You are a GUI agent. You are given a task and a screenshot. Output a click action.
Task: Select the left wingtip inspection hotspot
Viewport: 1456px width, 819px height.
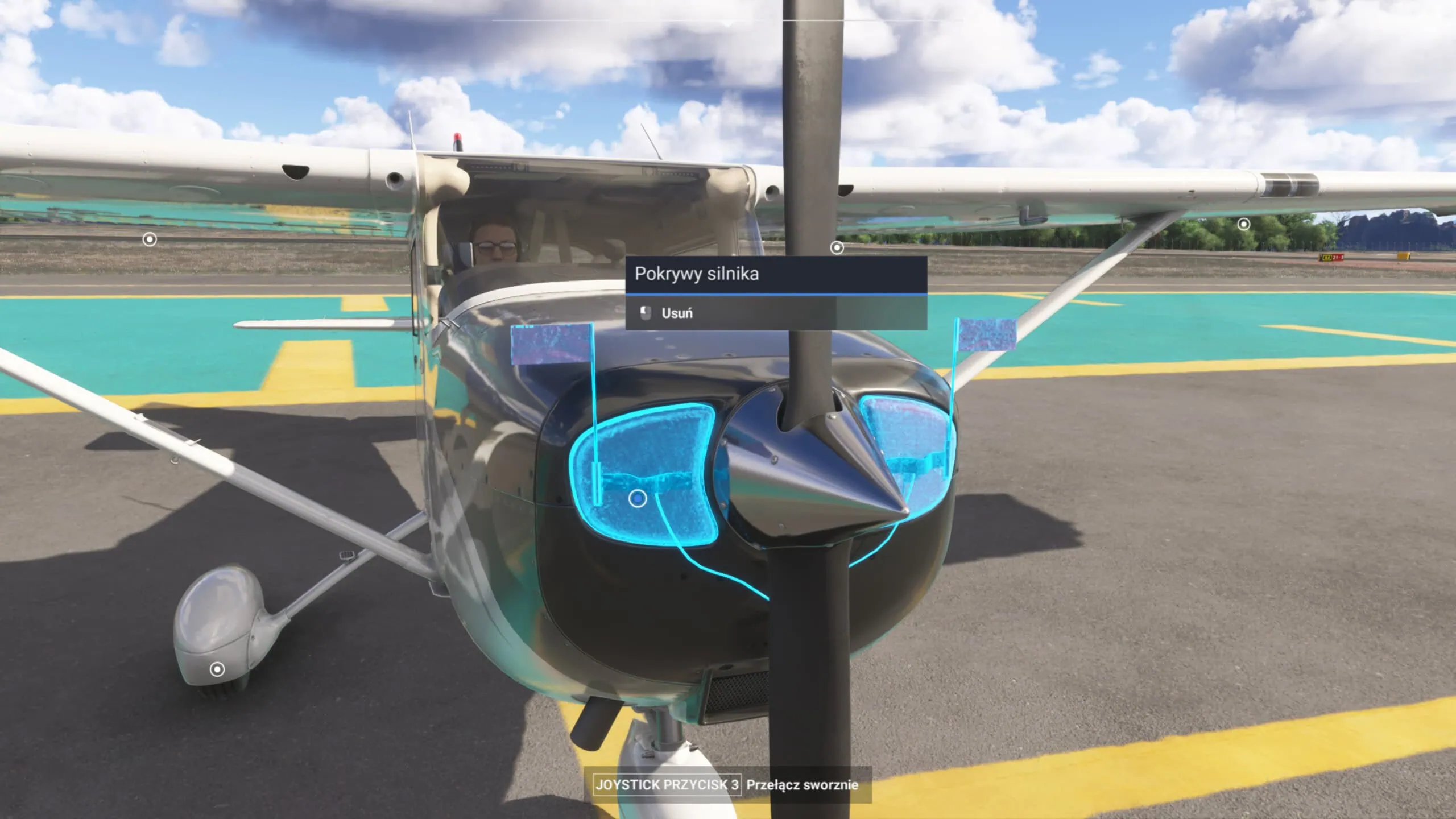[x=149, y=239]
